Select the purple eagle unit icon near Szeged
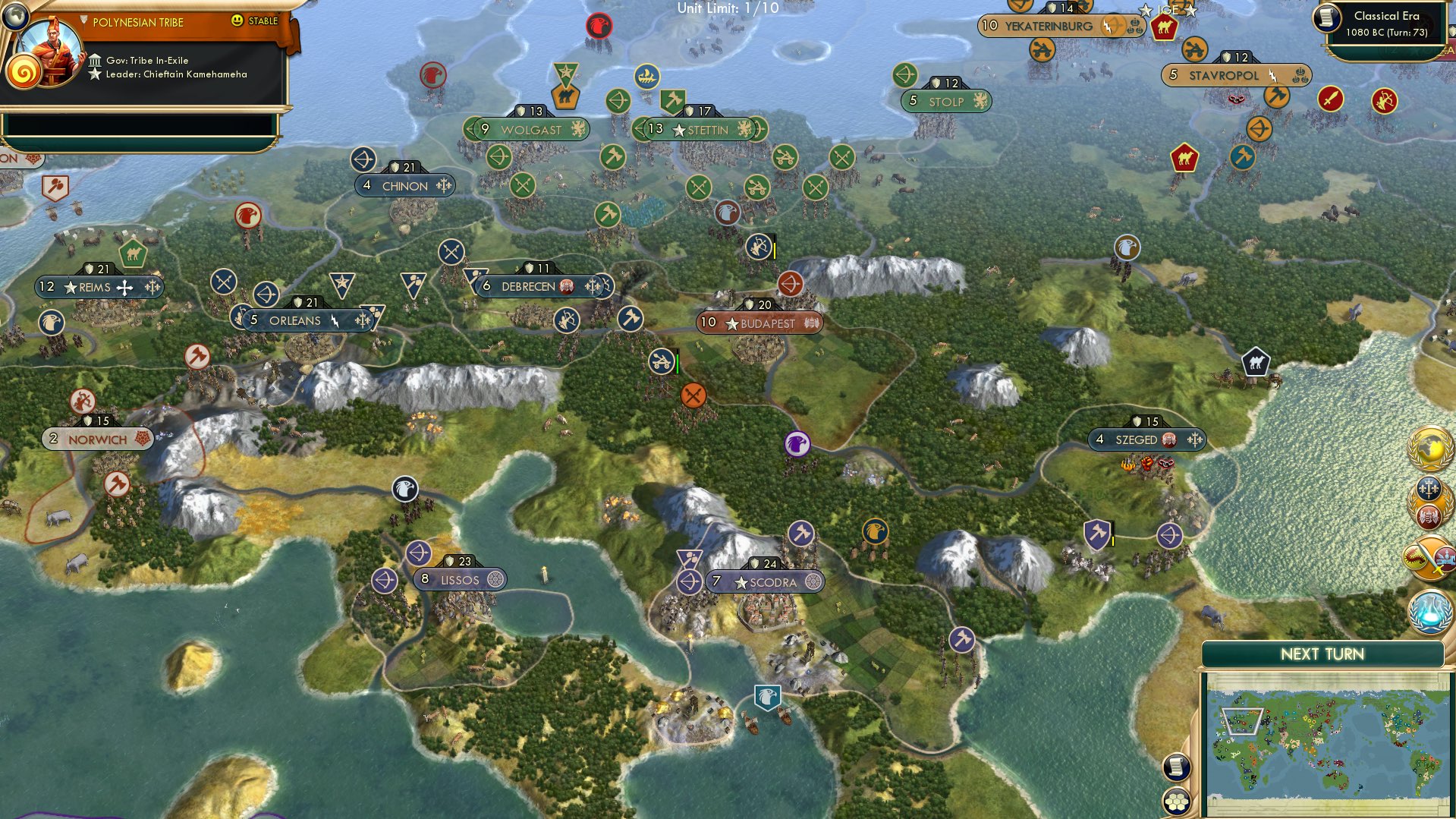This screenshot has width=1456, height=819. pyautogui.click(x=797, y=443)
